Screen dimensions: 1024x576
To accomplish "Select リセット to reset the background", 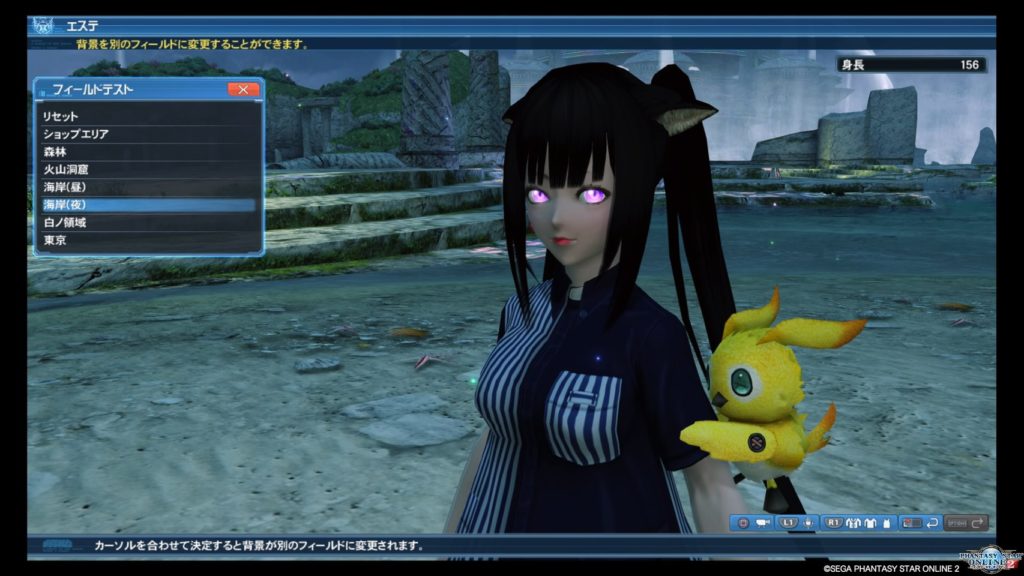I will (x=148, y=116).
